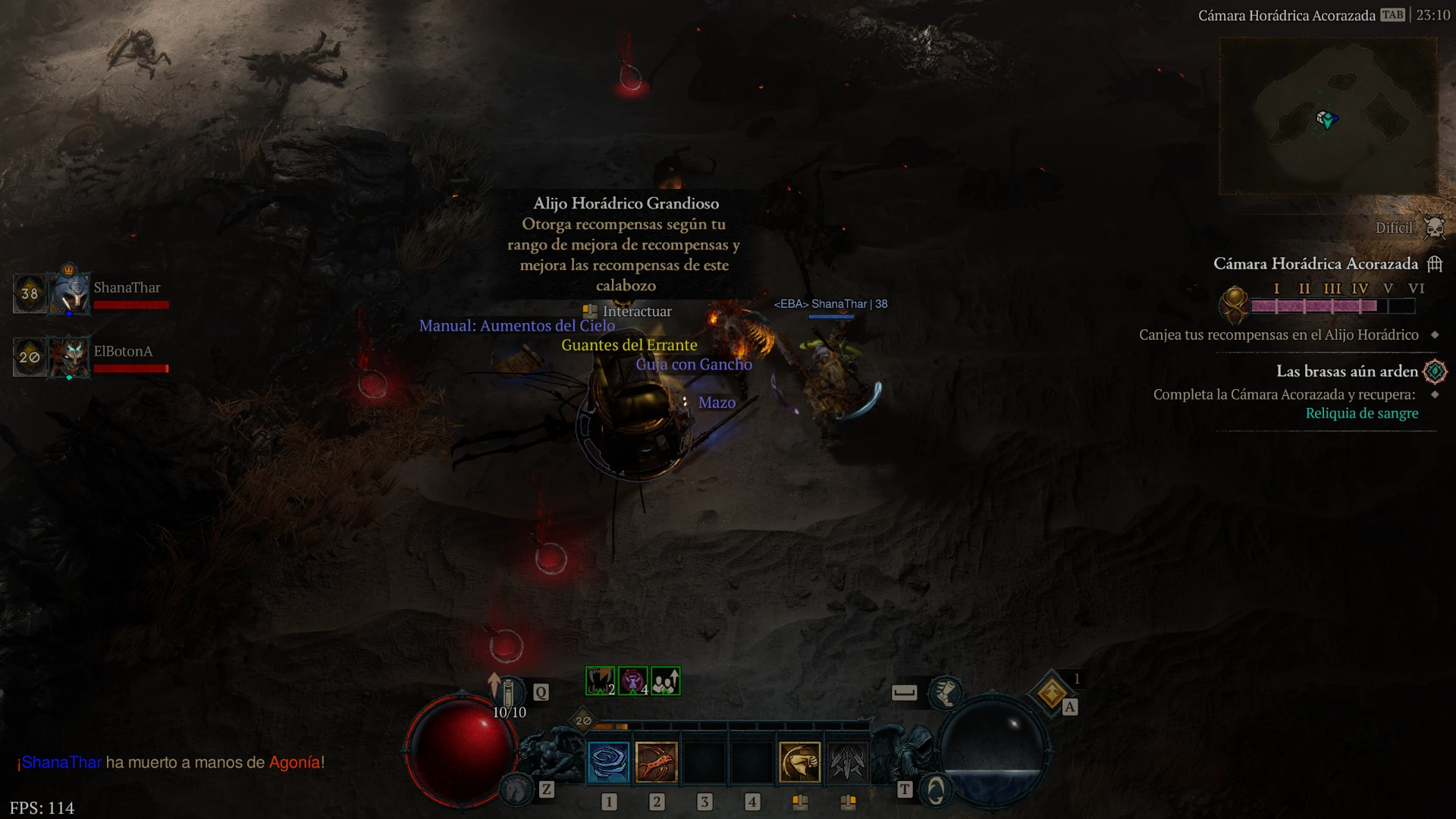1456x819 pixels.
Task: Use the golden fist skill
Action: pyautogui.click(x=800, y=762)
